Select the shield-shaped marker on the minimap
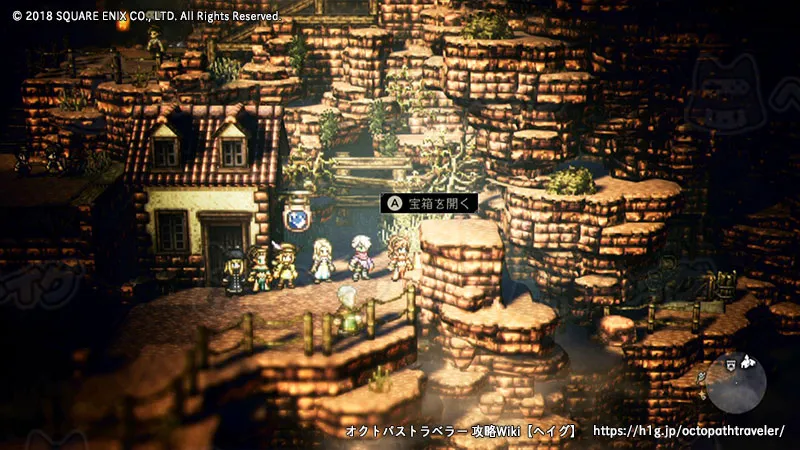Screen dimensions: 800x450 (731, 365)
